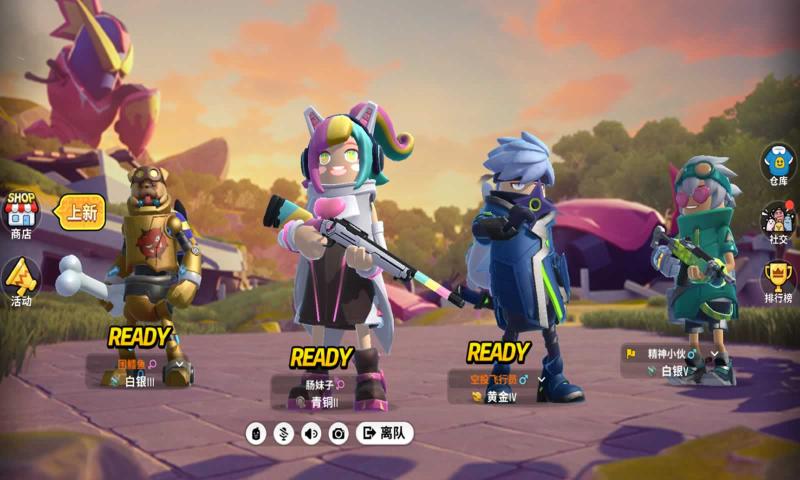The height and width of the screenshot is (480, 800).
Task: Open the 社交 social menu
Action: pyautogui.click(x=778, y=222)
